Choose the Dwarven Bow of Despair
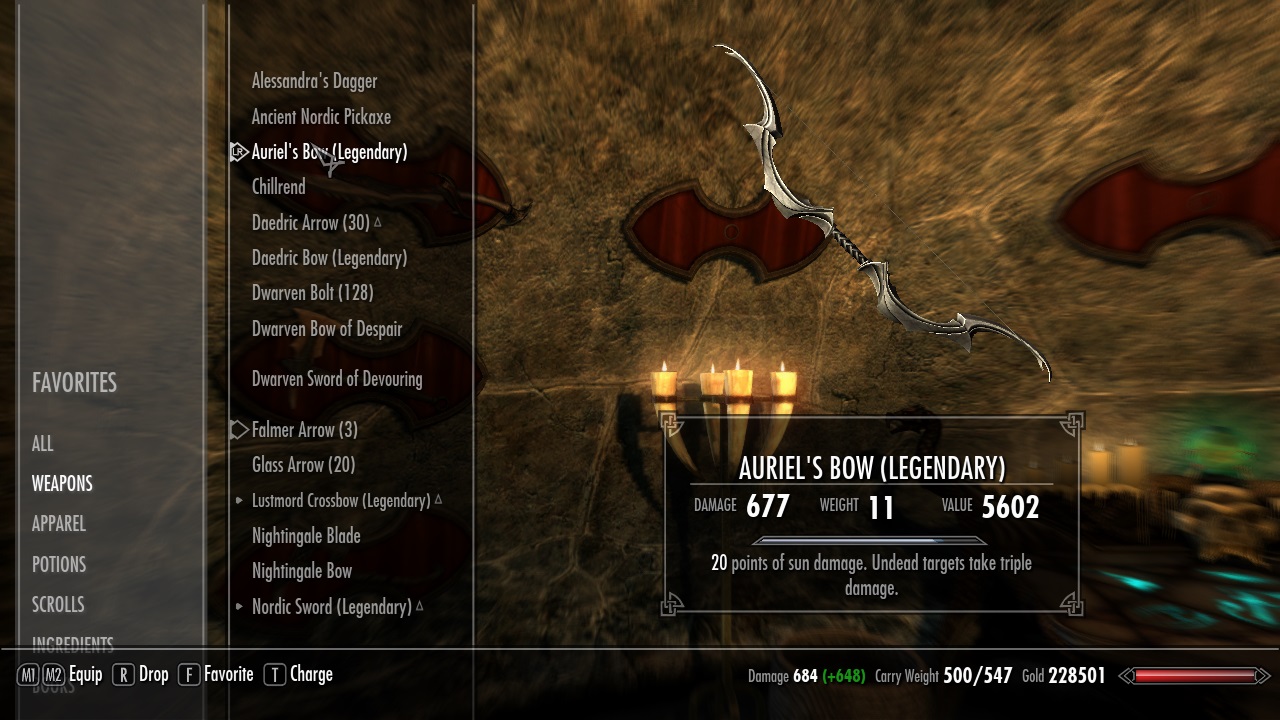 pyautogui.click(x=327, y=329)
